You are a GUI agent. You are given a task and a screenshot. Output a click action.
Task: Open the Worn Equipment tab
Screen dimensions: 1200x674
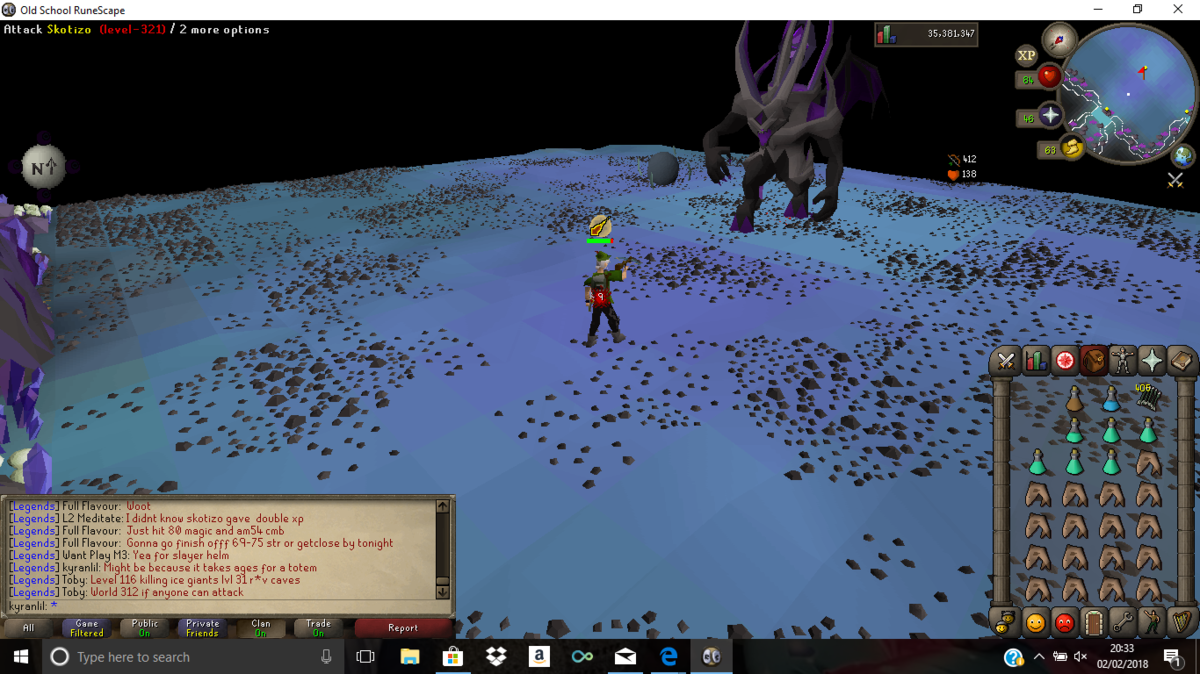1123,361
